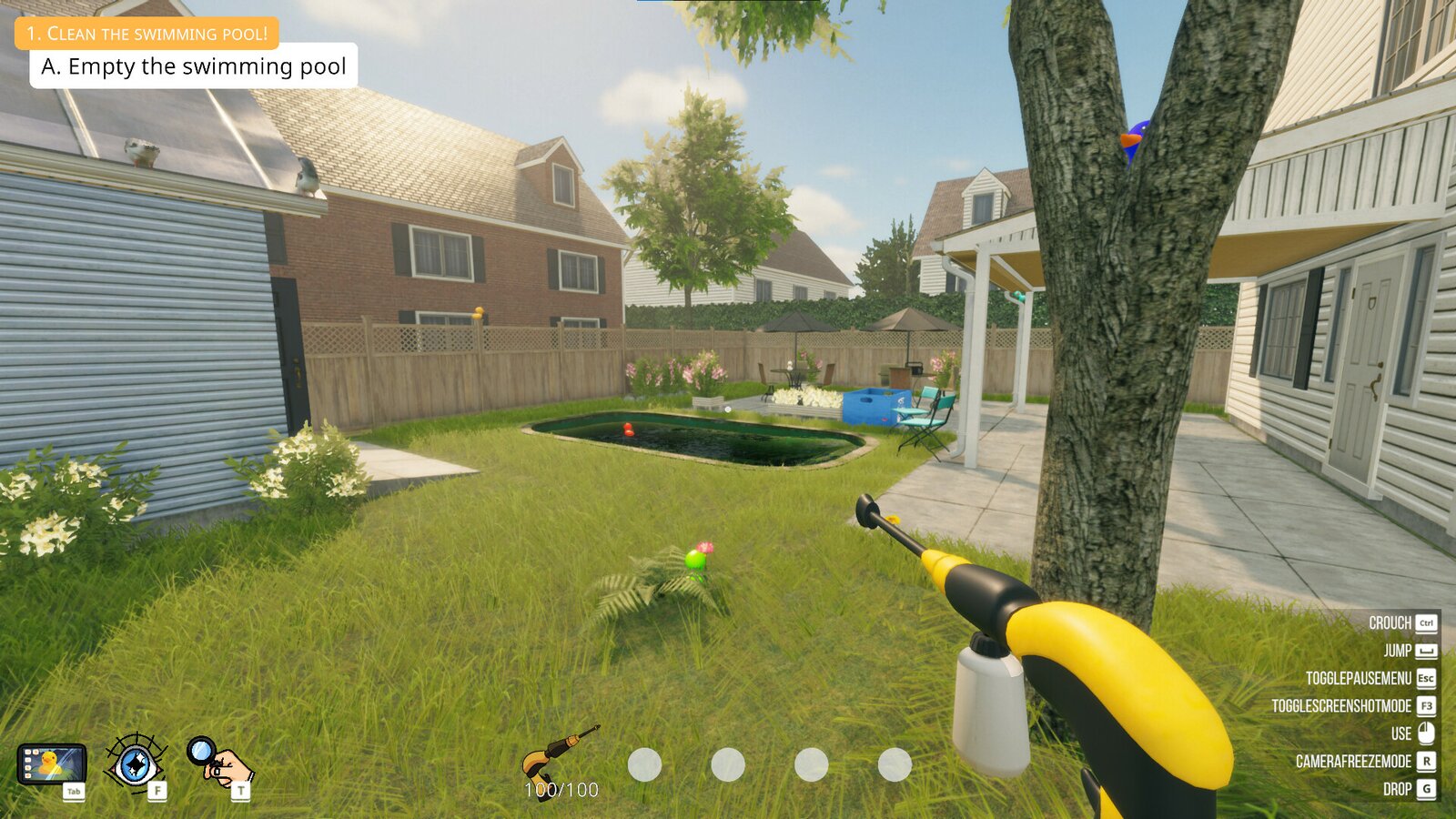Expand subtask A Empty the swimming pool
The height and width of the screenshot is (819, 1456).
click(x=196, y=66)
